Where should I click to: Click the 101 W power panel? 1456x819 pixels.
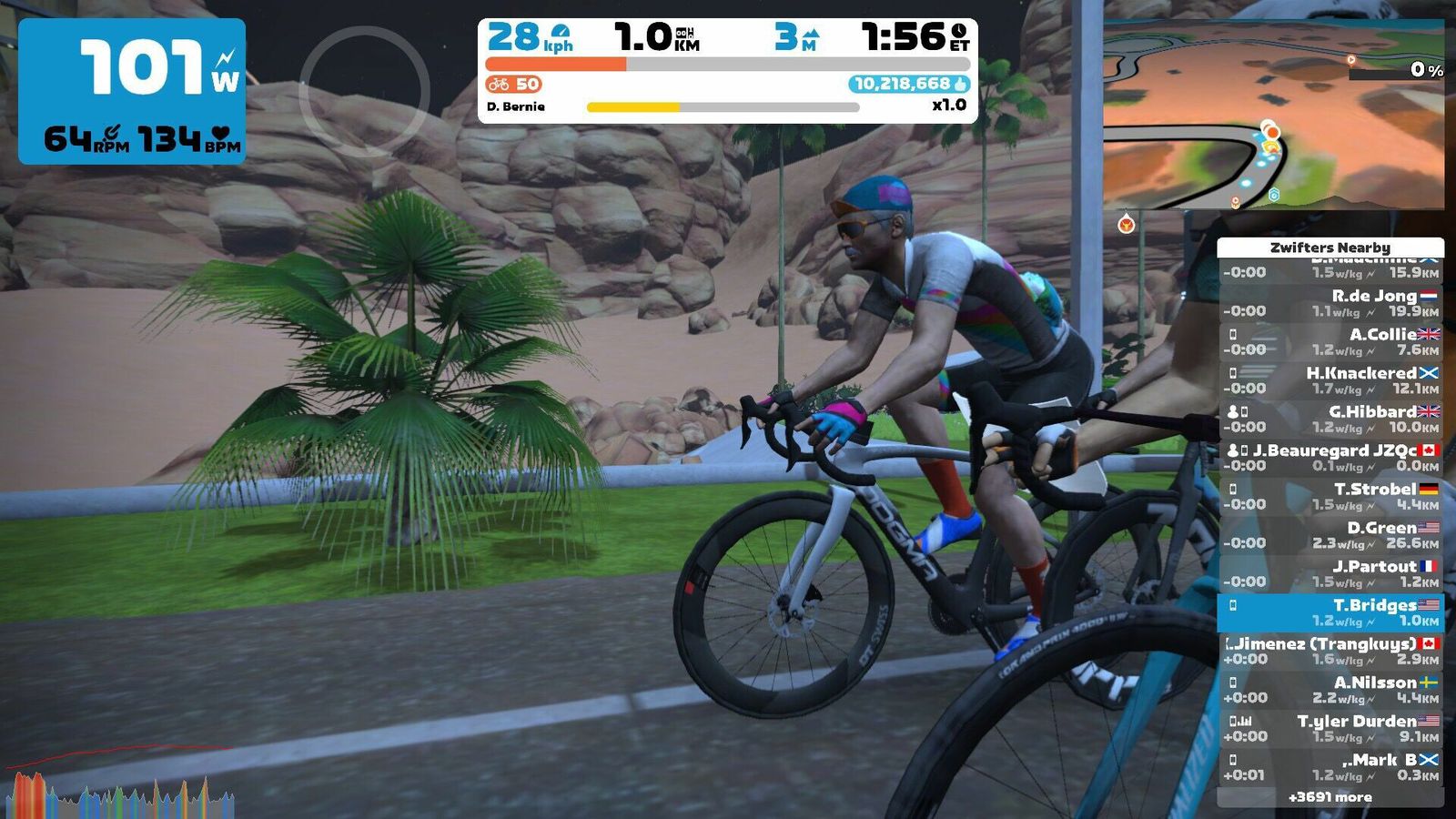[x=132, y=91]
